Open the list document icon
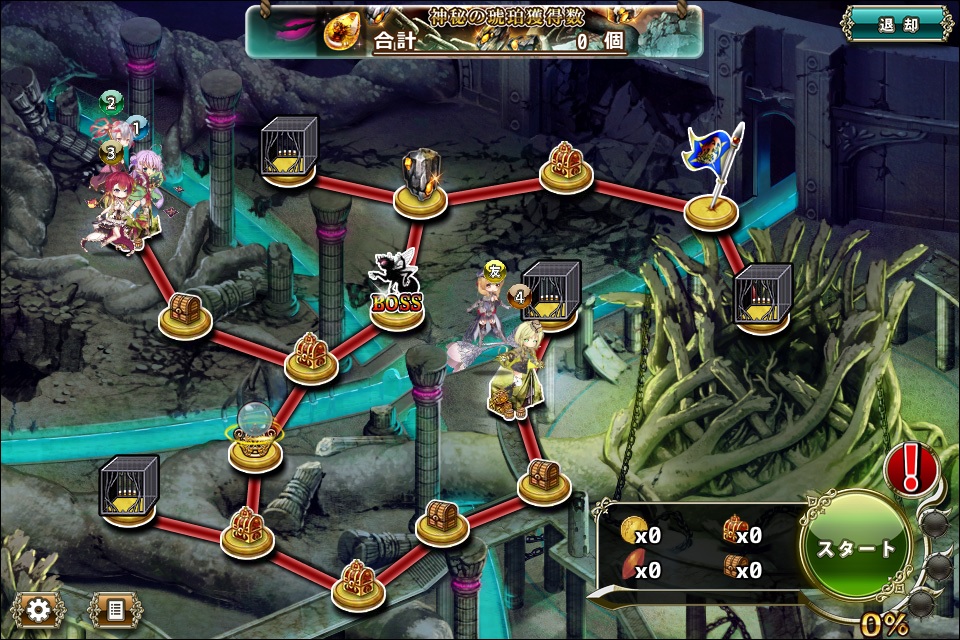960x640 pixels. pyautogui.click(x=114, y=609)
